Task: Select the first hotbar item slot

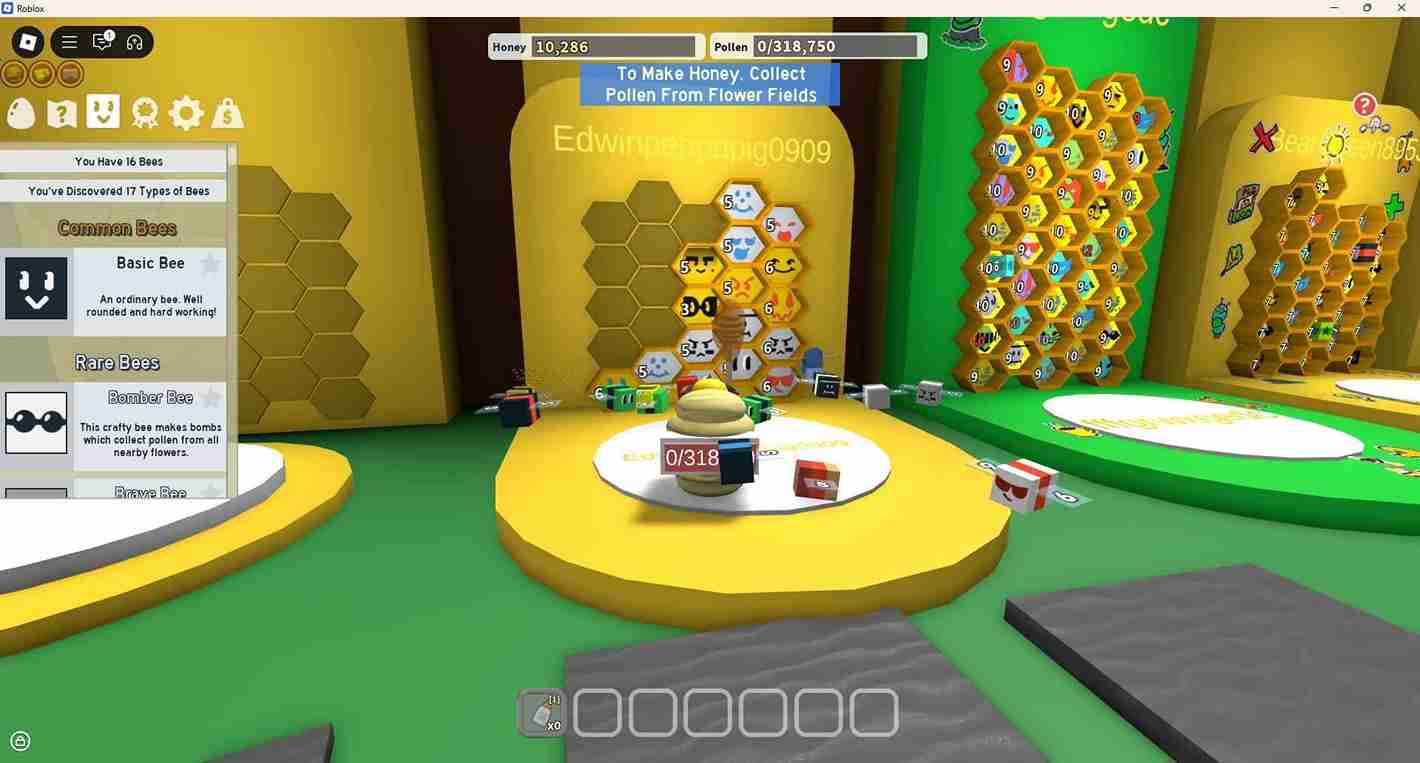Action: coord(542,712)
